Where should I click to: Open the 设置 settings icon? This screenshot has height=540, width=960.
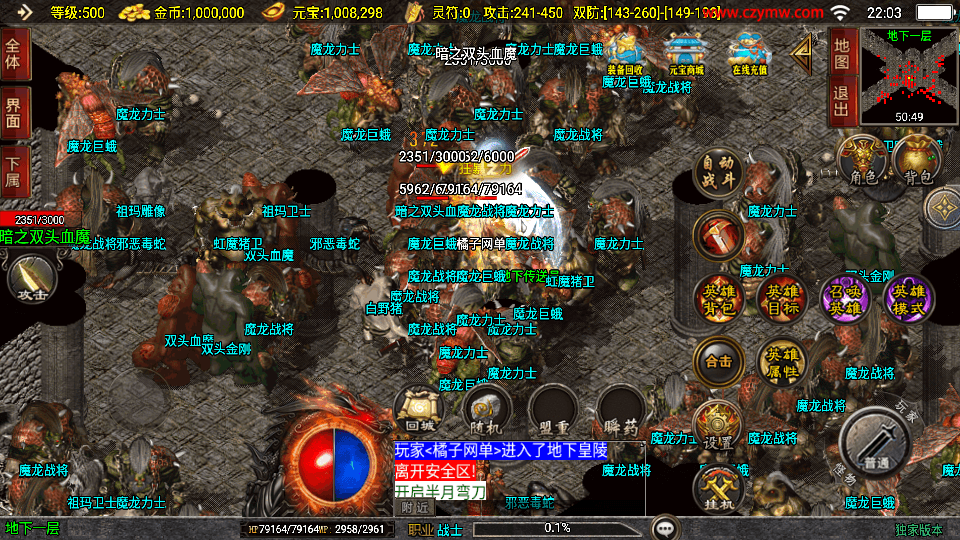coord(716,427)
